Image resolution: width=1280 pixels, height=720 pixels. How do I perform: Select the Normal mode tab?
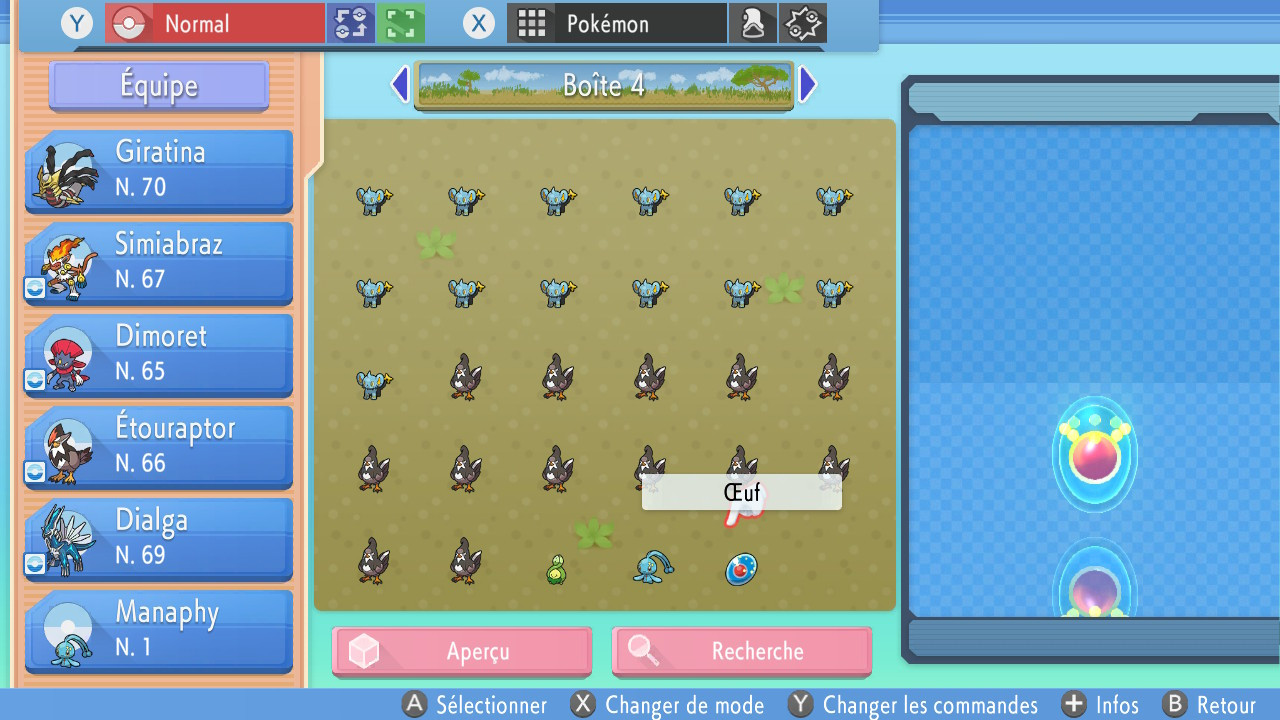pyautogui.click(x=213, y=22)
